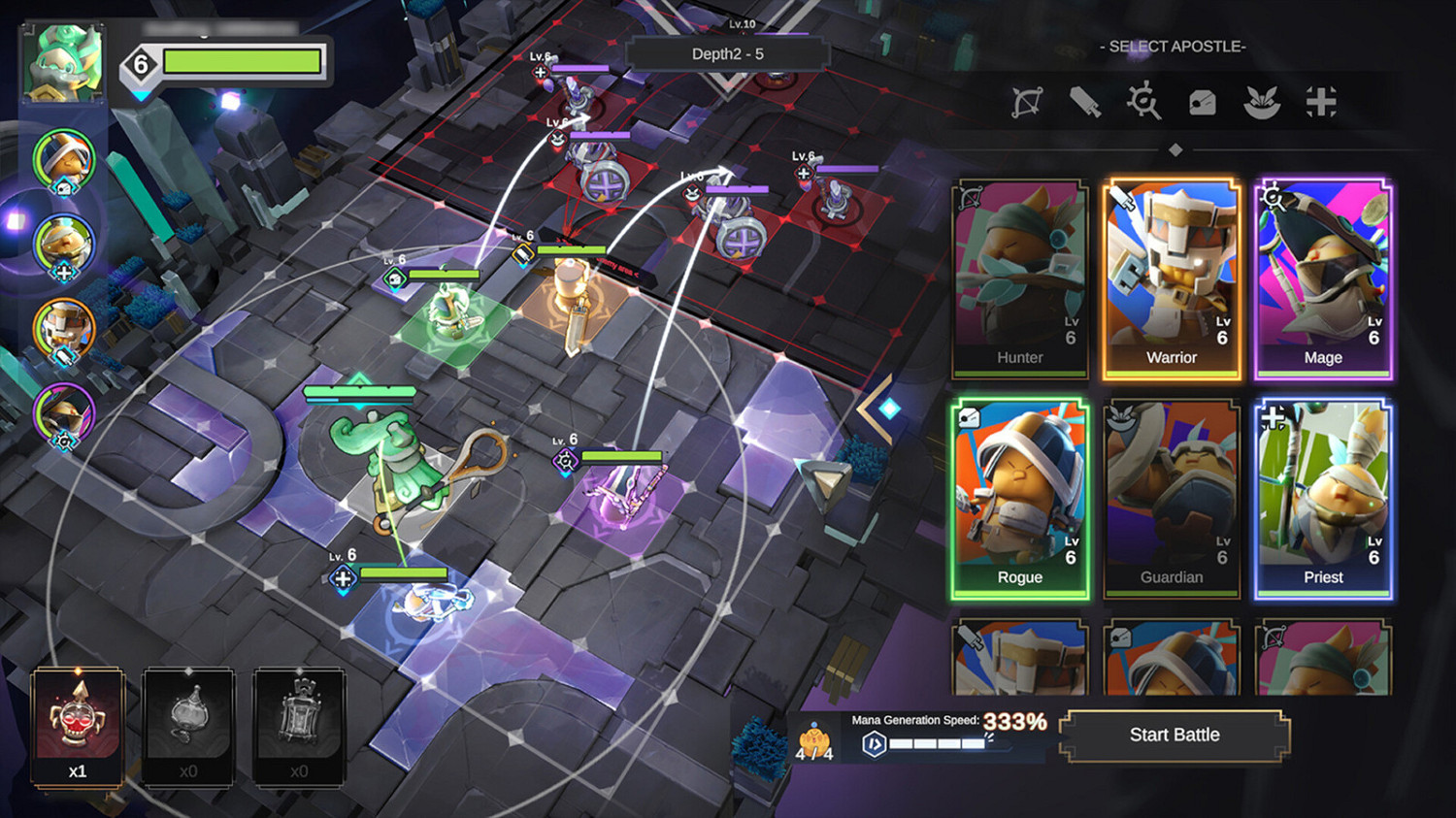
Task: Click the Priest apostle card
Action: tap(1323, 497)
